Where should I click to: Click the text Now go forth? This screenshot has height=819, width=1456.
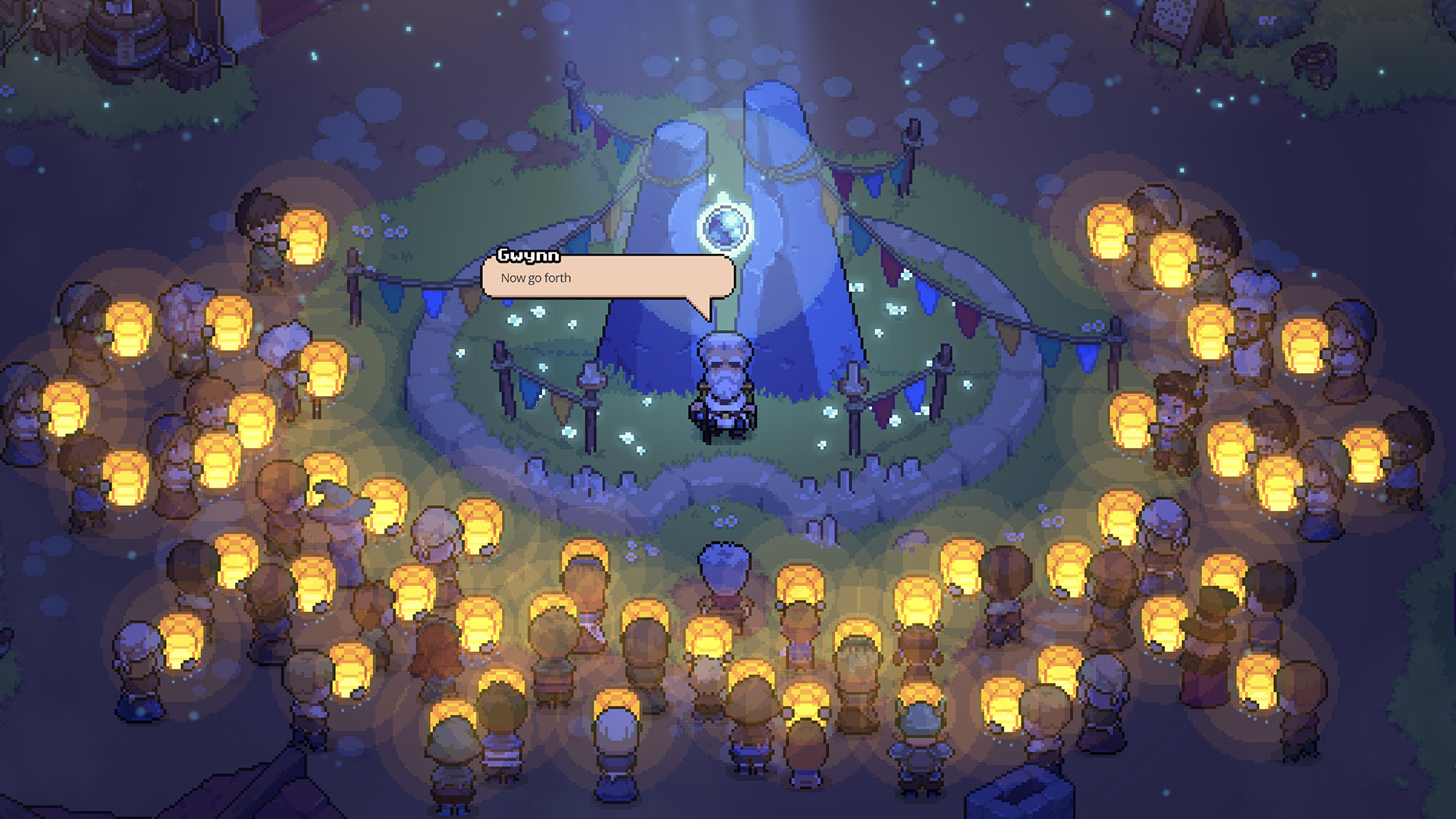[535, 278]
